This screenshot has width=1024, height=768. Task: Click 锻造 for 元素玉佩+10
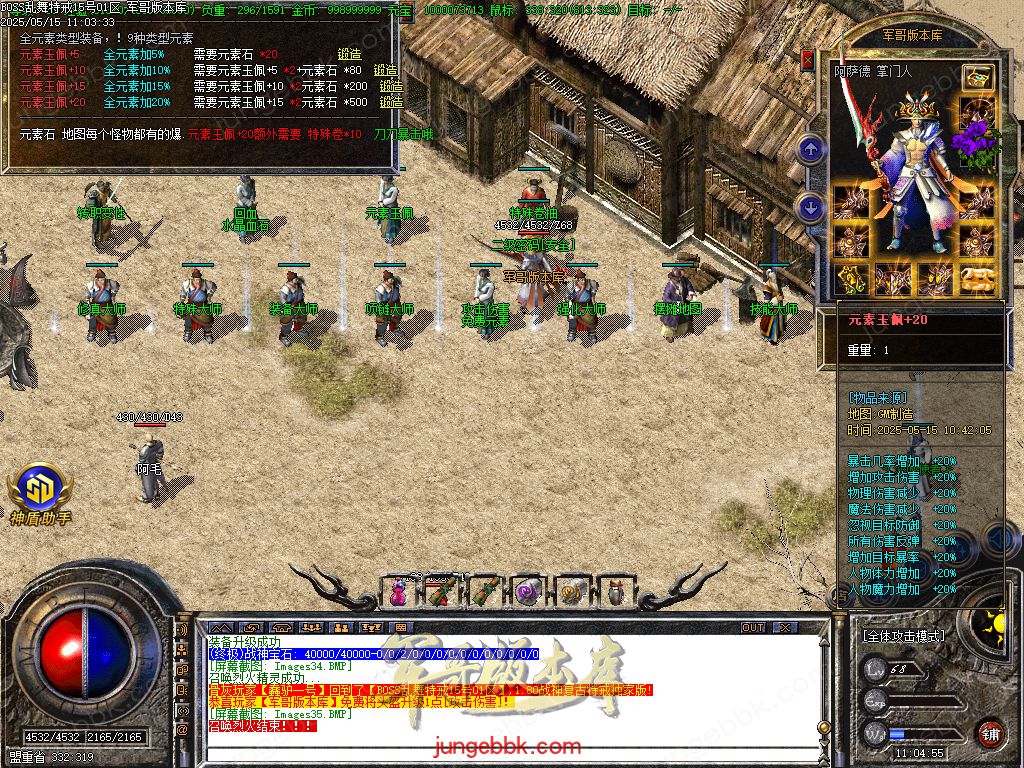pyautogui.click(x=387, y=71)
